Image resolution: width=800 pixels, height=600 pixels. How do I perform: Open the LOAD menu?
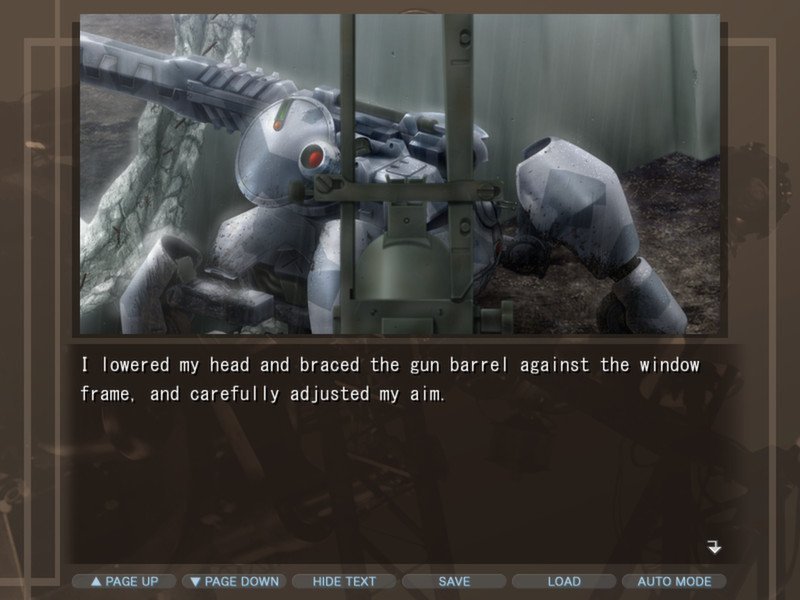pyautogui.click(x=564, y=581)
